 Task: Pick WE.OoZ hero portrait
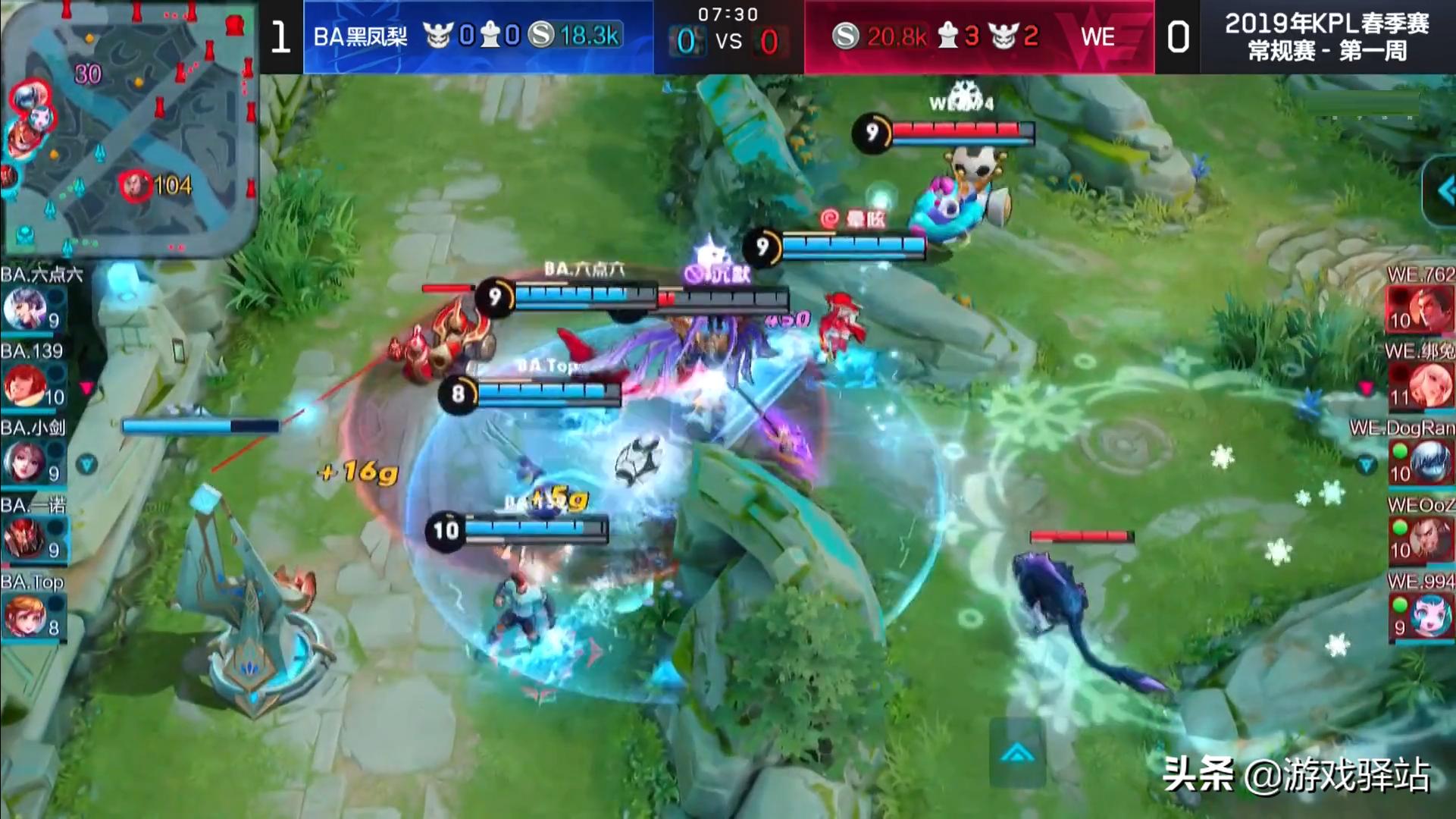coord(1422,538)
